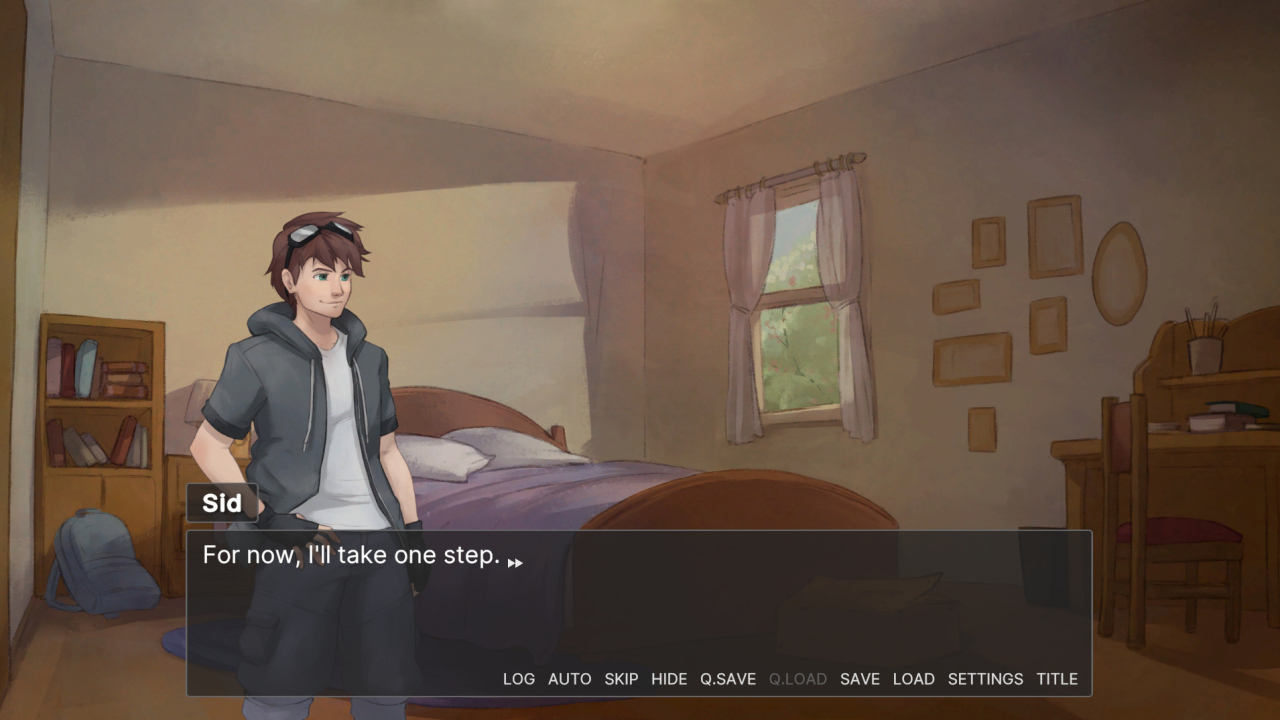
Task: Open the dialogue LOG
Action: [518, 679]
